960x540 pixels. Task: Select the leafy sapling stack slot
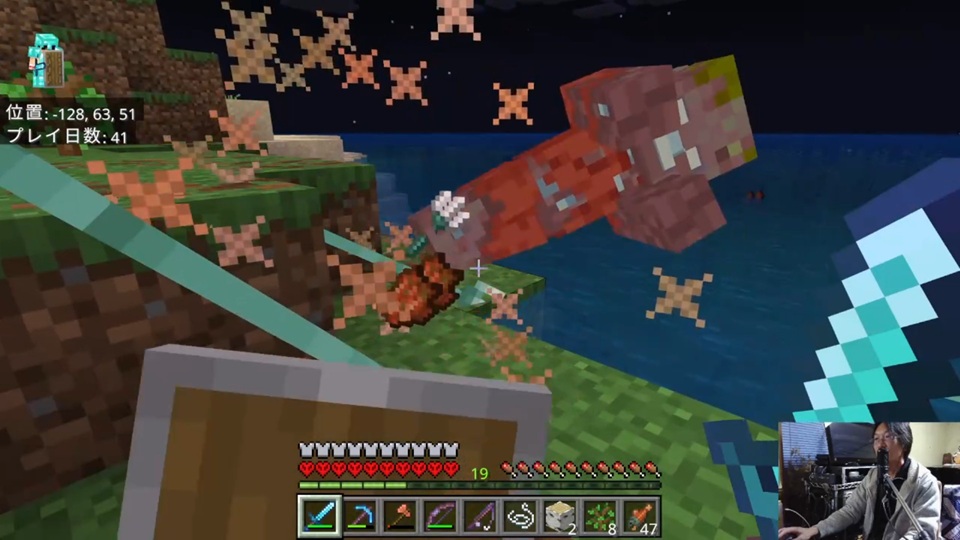point(599,516)
